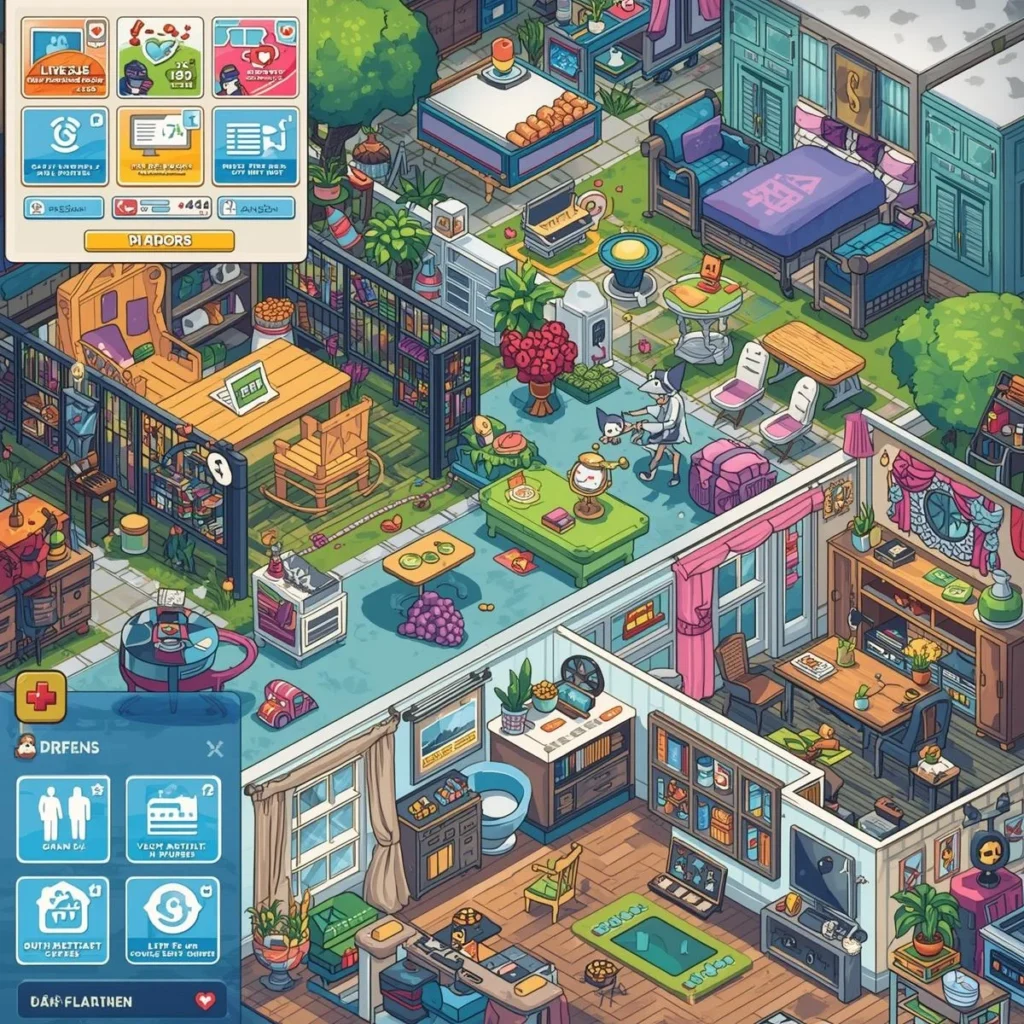Open the blue tile with list lines

255,146
